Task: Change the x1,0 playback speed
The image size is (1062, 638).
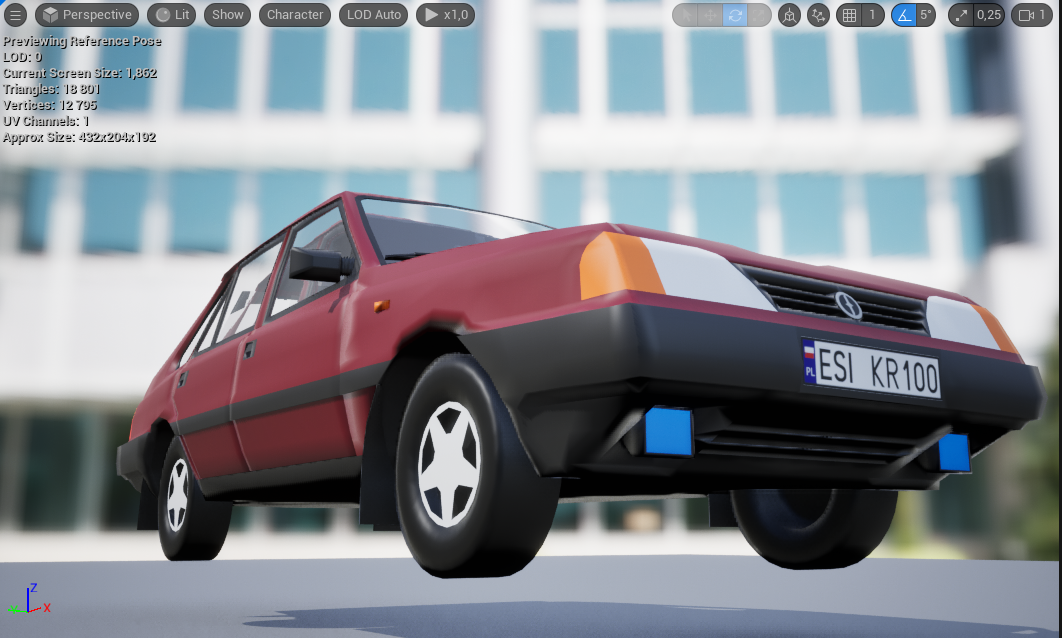Action: pyautogui.click(x=445, y=15)
